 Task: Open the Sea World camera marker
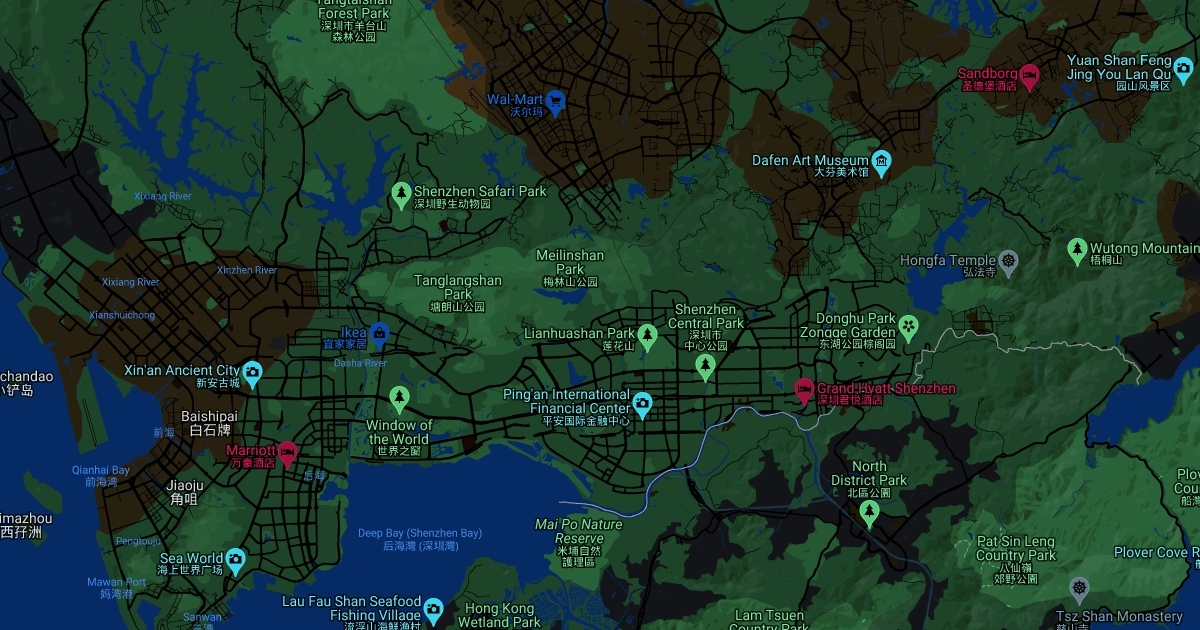(x=235, y=558)
